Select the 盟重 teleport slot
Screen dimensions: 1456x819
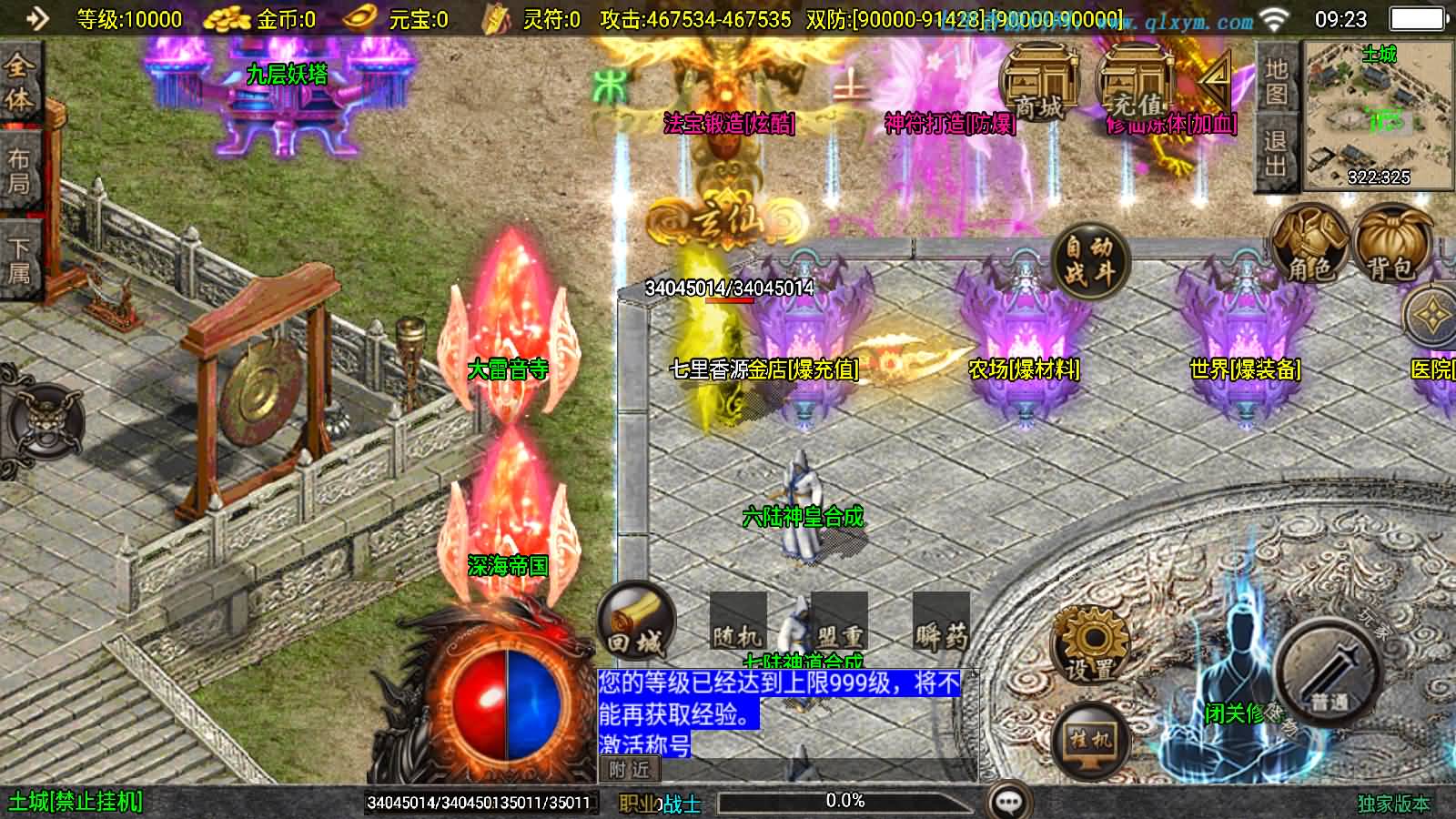(839, 623)
